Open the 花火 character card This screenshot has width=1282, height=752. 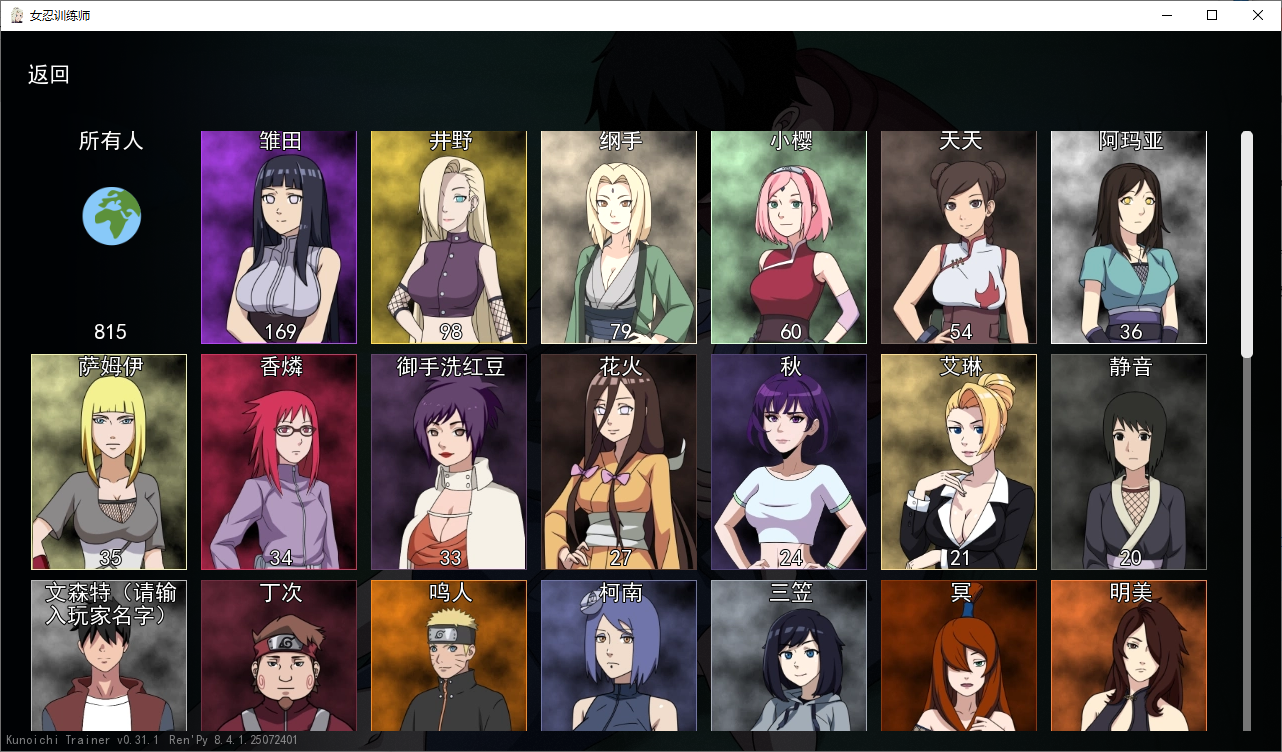point(619,462)
